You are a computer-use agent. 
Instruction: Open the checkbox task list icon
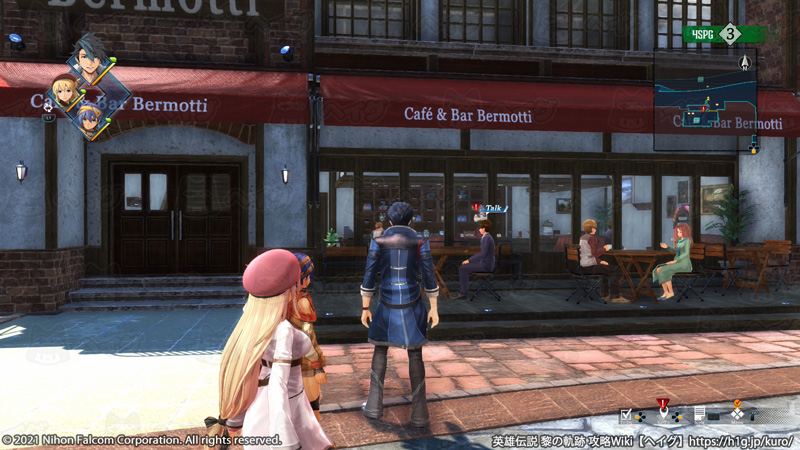(x=627, y=414)
